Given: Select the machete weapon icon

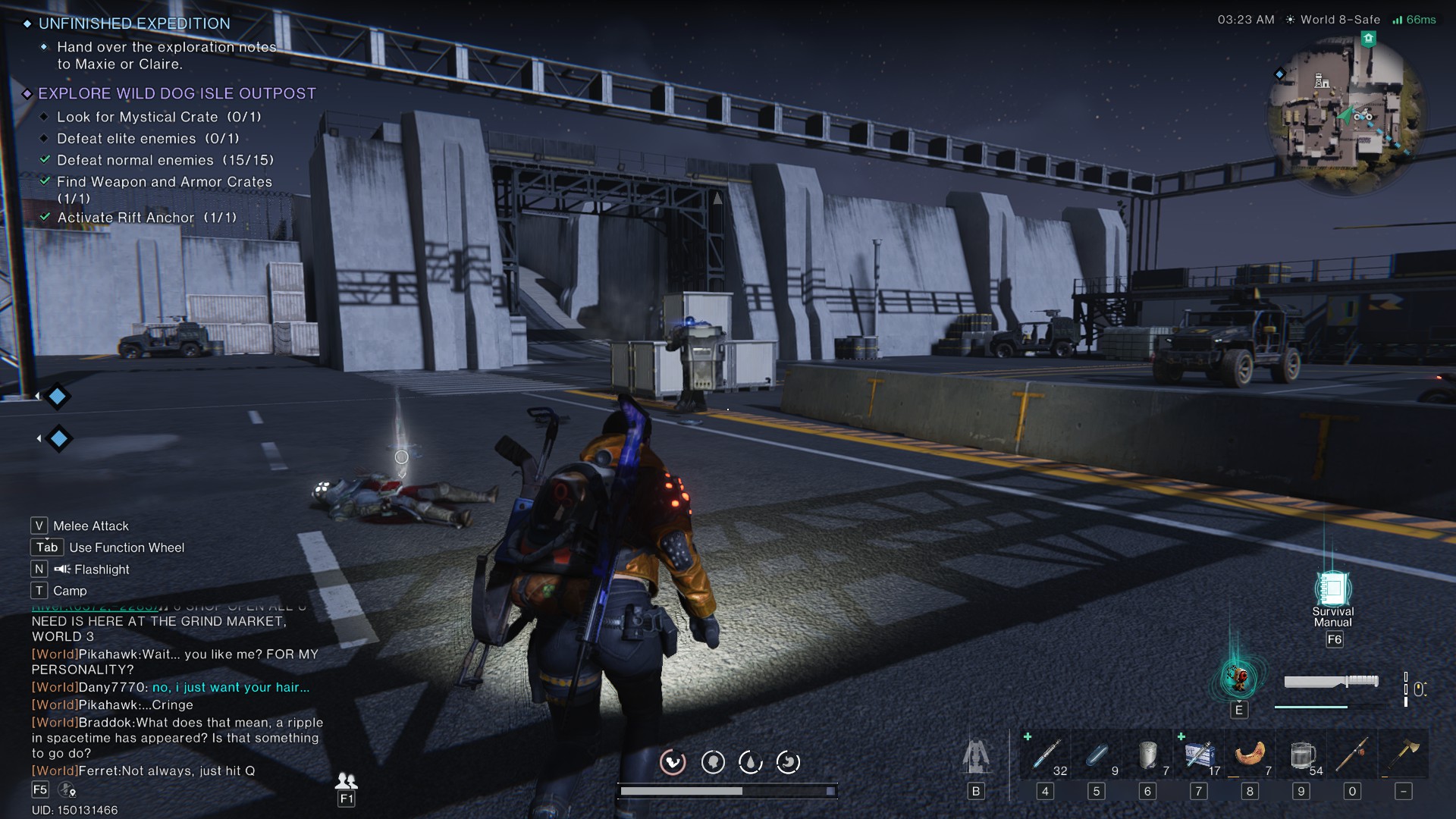Looking at the screenshot, I should 1331,681.
